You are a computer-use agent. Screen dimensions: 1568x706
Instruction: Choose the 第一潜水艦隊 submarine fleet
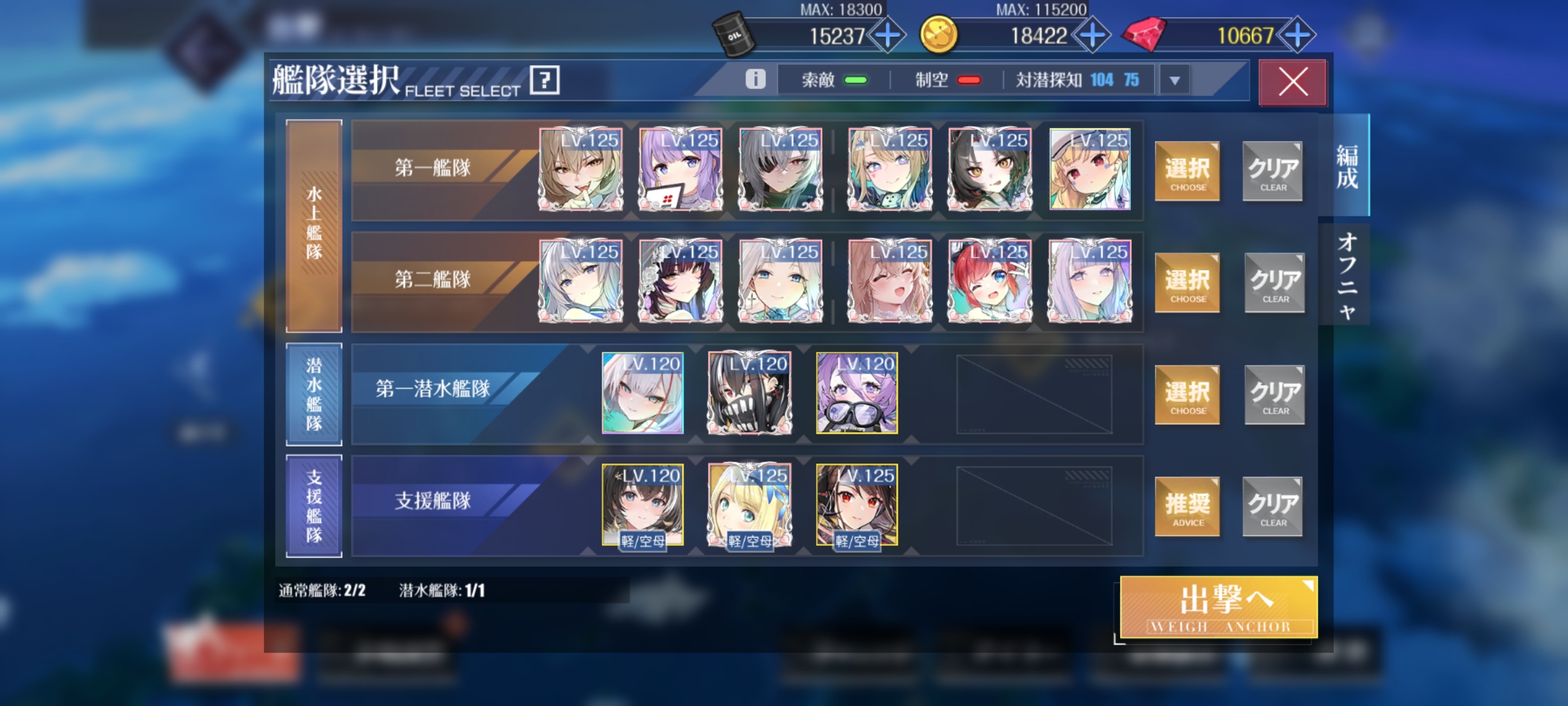[x=1187, y=395]
